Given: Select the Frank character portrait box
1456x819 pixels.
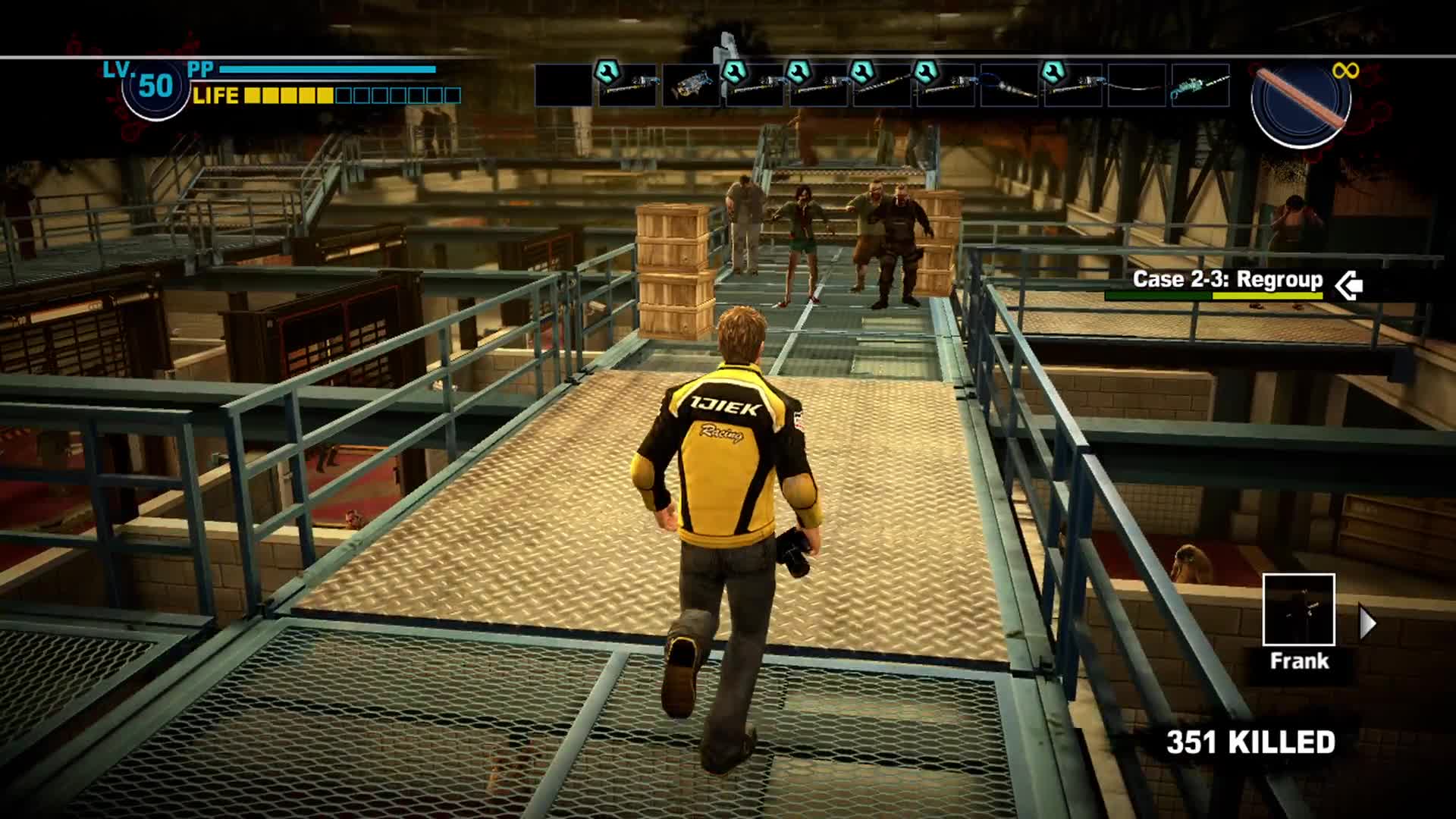Looking at the screenshot, I should (1298, 610).
